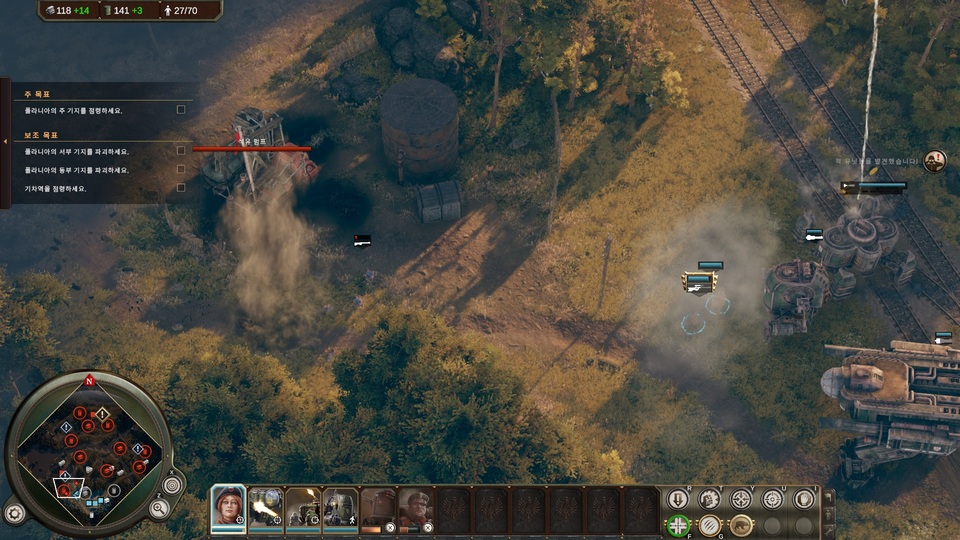This screenshot has height=540, width=960.
Task: Open settings via the minimap gear button
Action: point(14,514)
